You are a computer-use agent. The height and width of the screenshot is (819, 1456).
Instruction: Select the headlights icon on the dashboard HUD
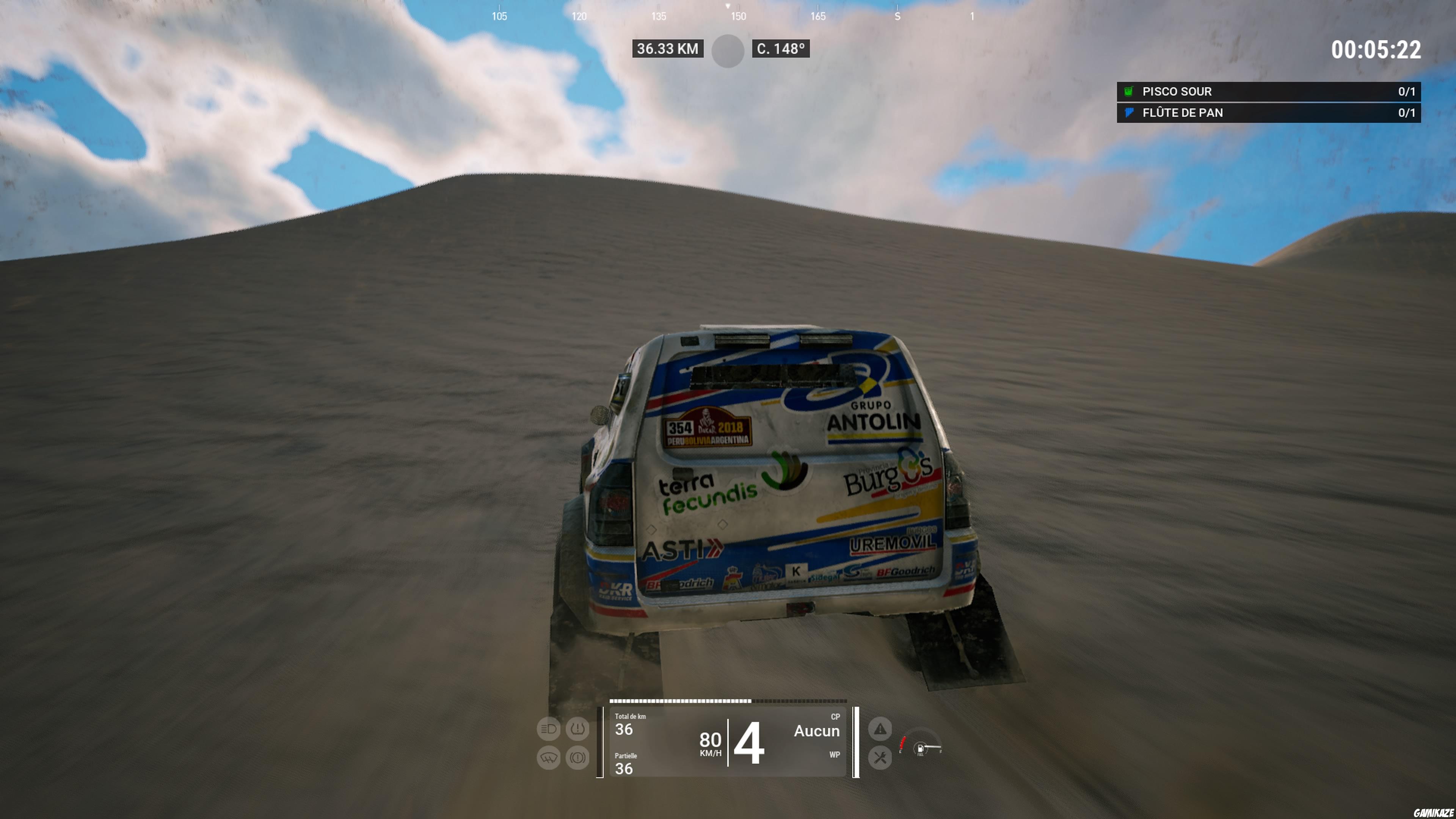pos(549,728)
